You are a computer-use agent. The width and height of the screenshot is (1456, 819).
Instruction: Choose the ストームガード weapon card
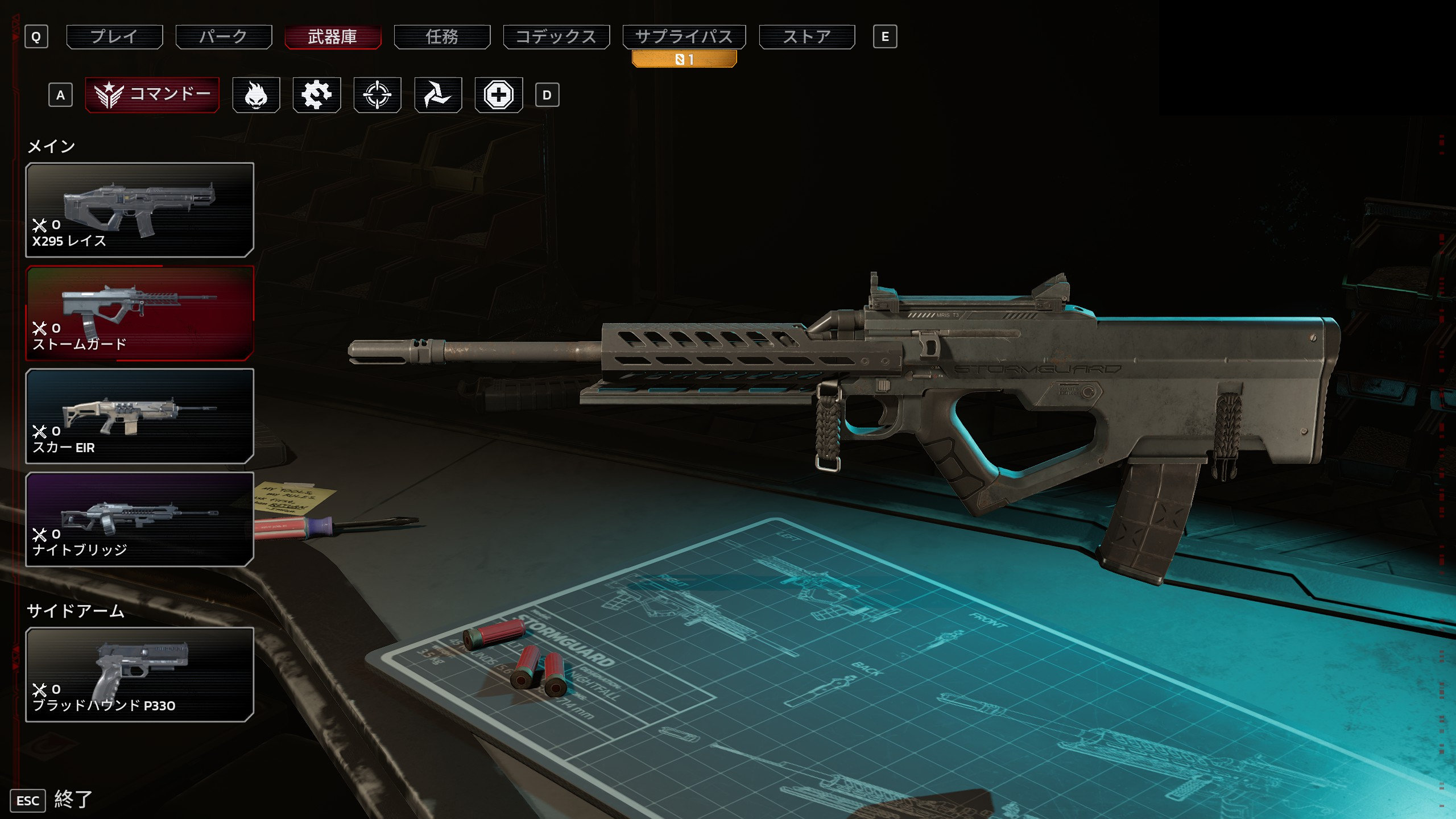point(139,313)
